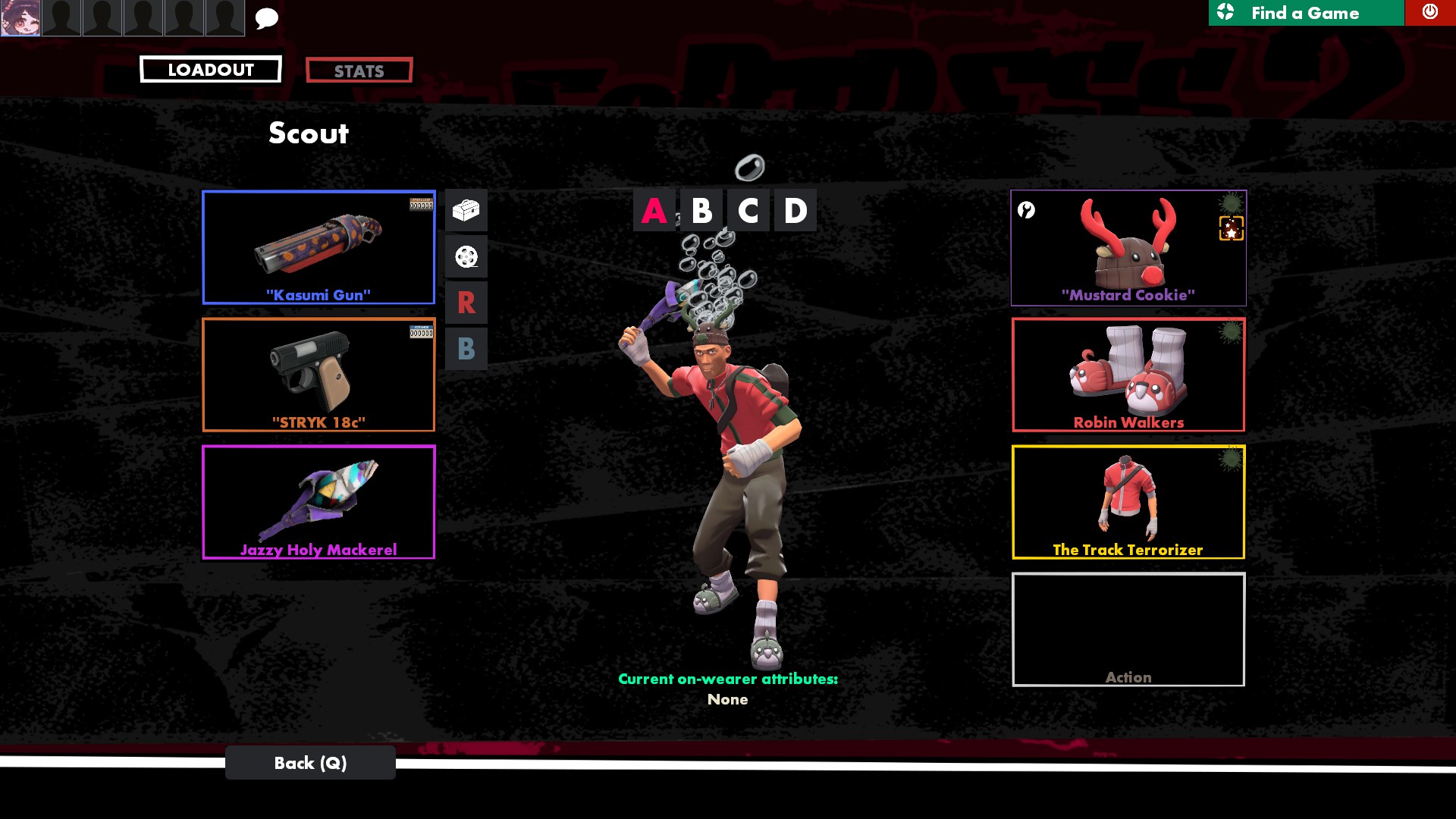Choose loadout preset B

click(701, 211)
